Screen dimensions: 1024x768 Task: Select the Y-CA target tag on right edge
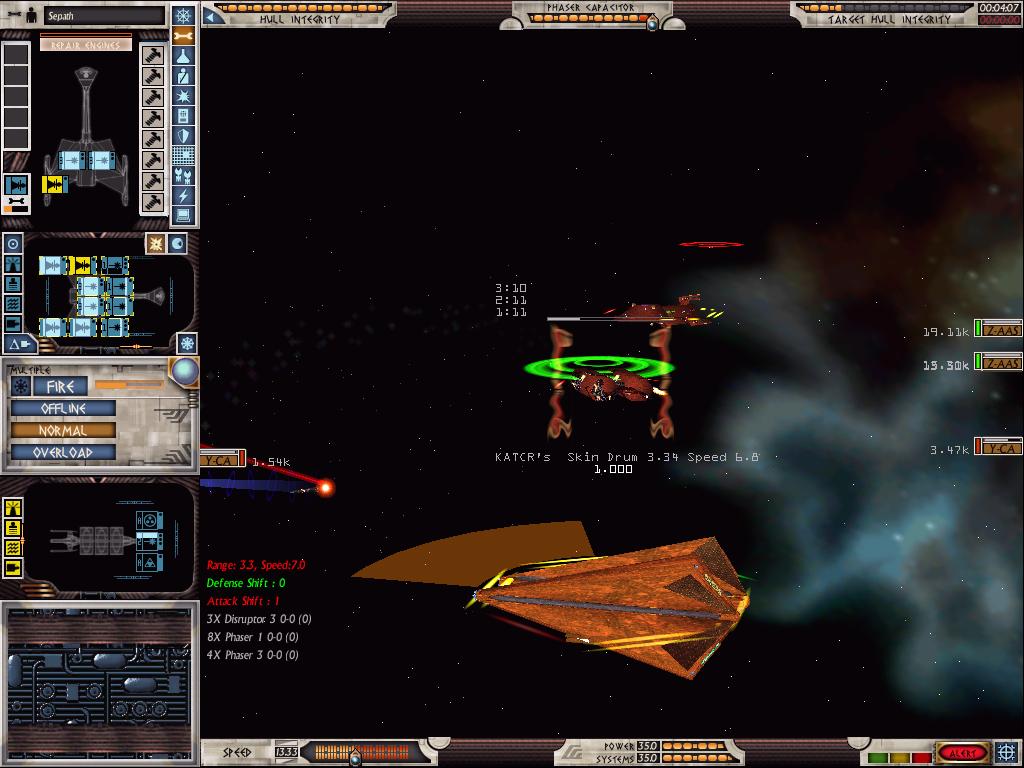pyautogui.click(x=997, y=447)
